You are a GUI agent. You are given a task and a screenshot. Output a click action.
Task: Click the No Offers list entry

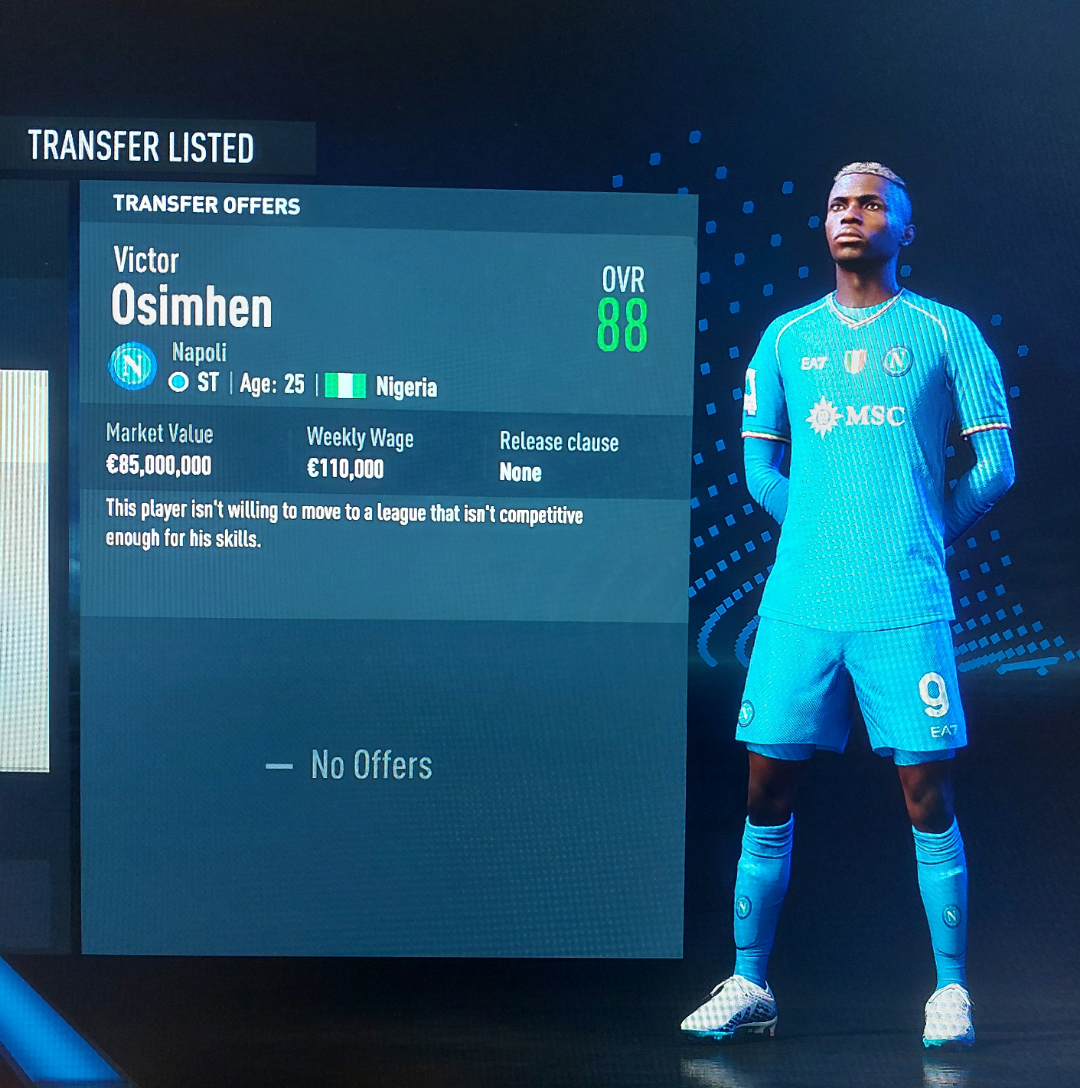coord(351,766)
